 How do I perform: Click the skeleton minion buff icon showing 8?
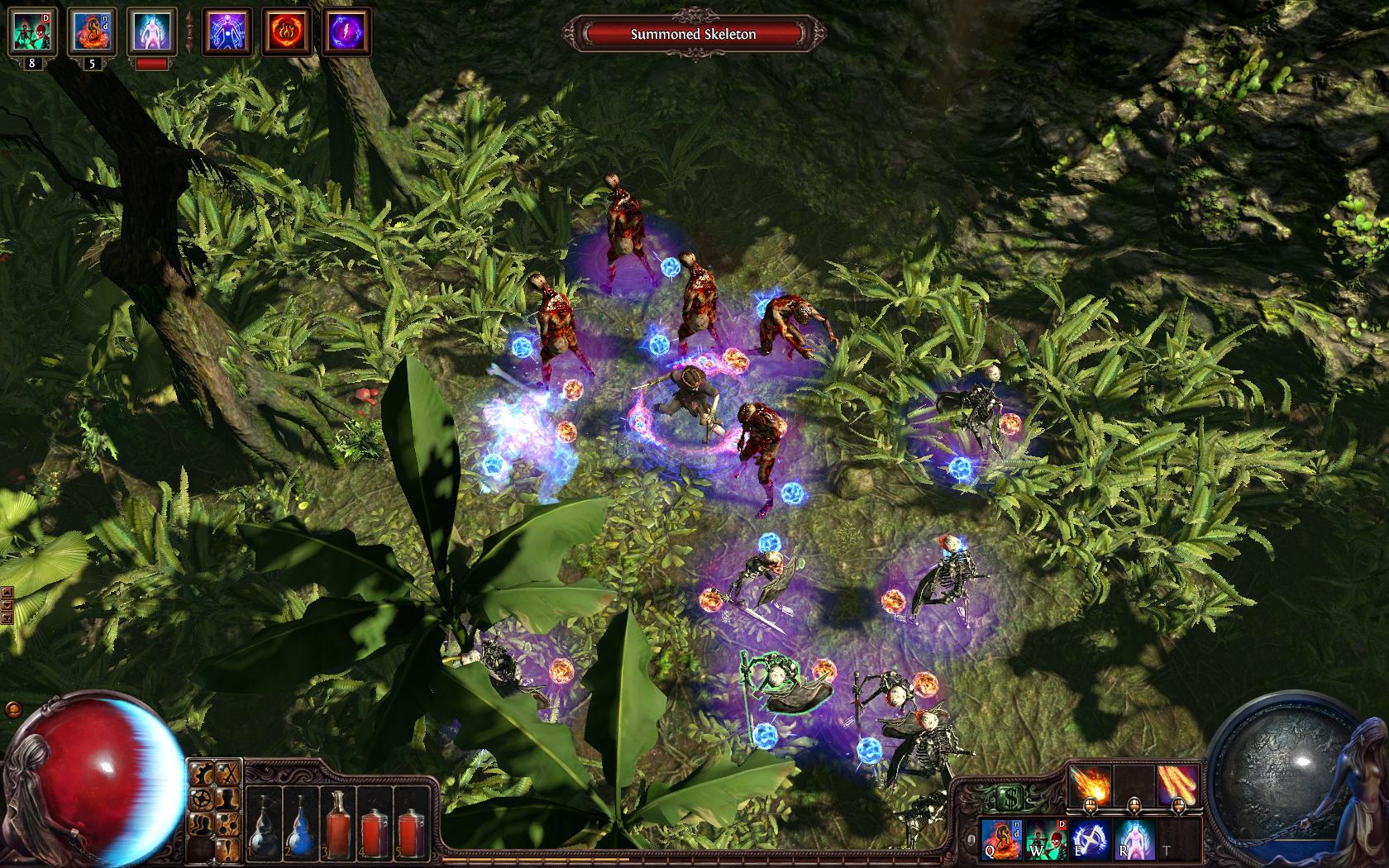pos(32,31)
